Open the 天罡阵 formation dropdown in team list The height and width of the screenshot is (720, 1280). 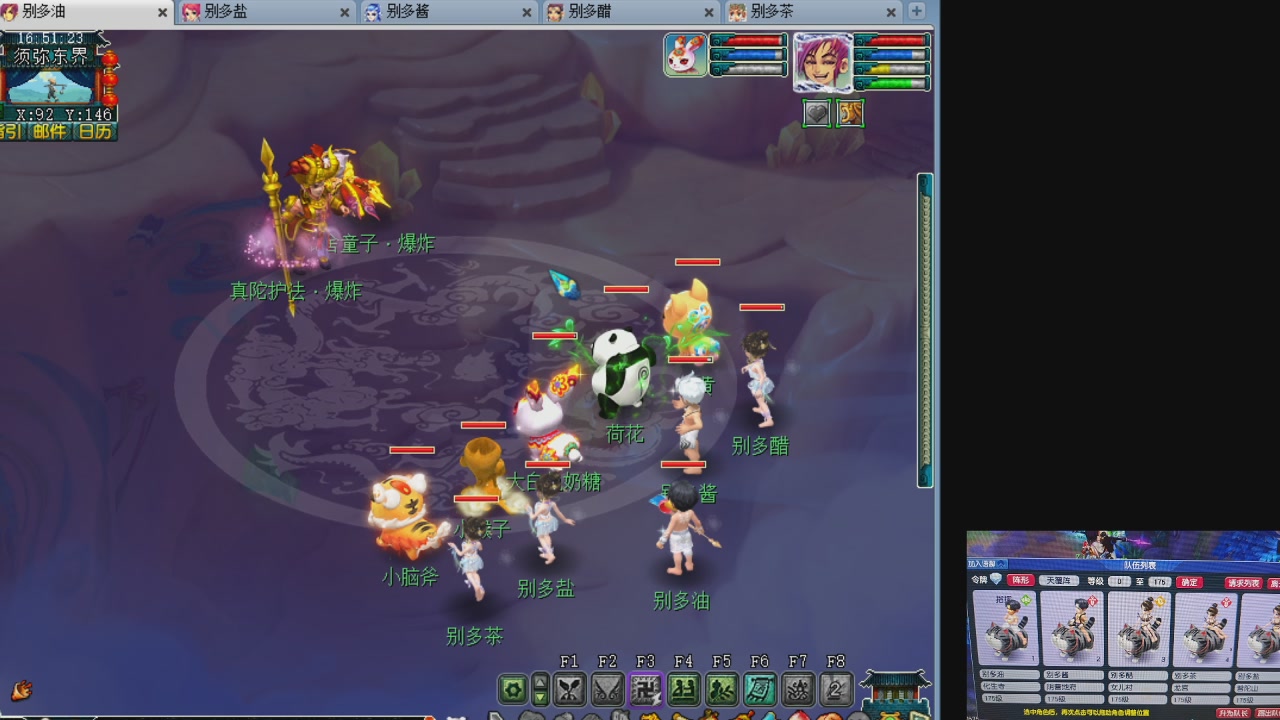click(x=1059, y=581)
